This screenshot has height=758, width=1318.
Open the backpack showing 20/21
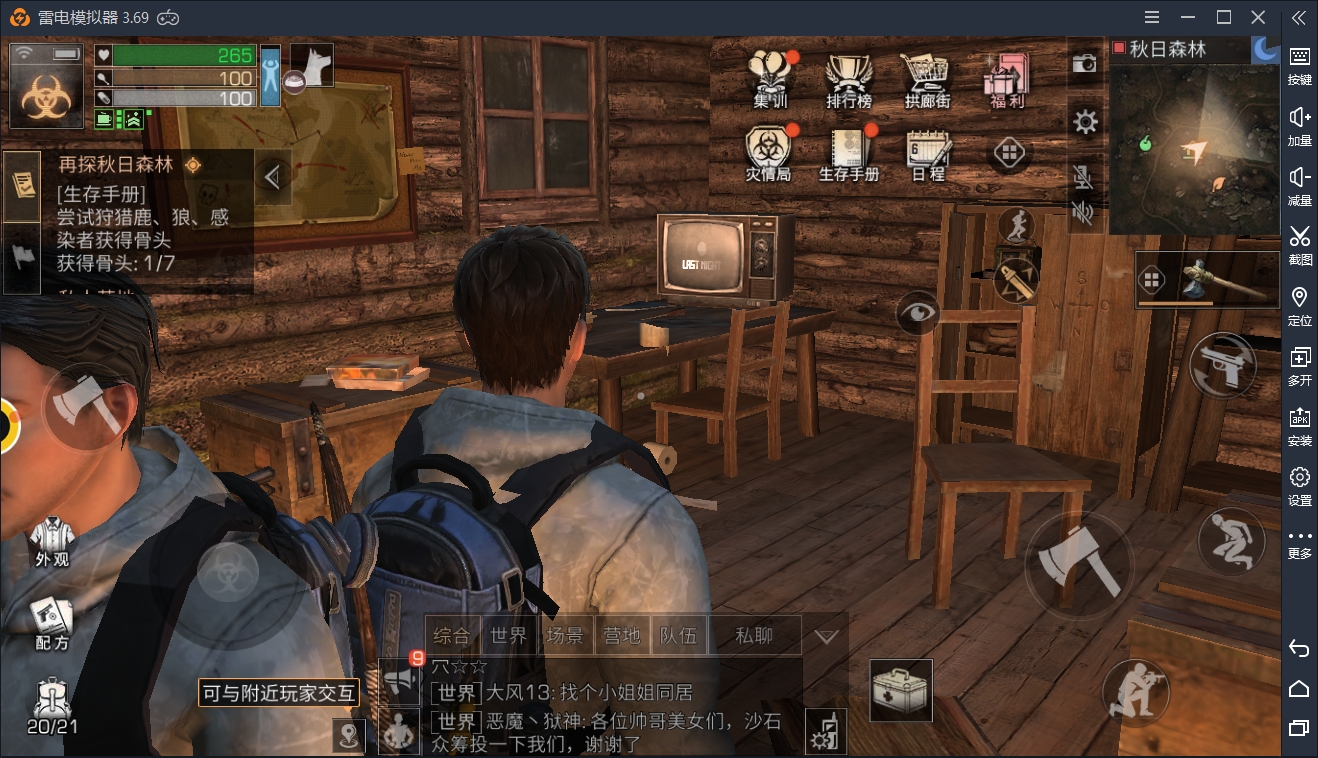tap(52, 706)
